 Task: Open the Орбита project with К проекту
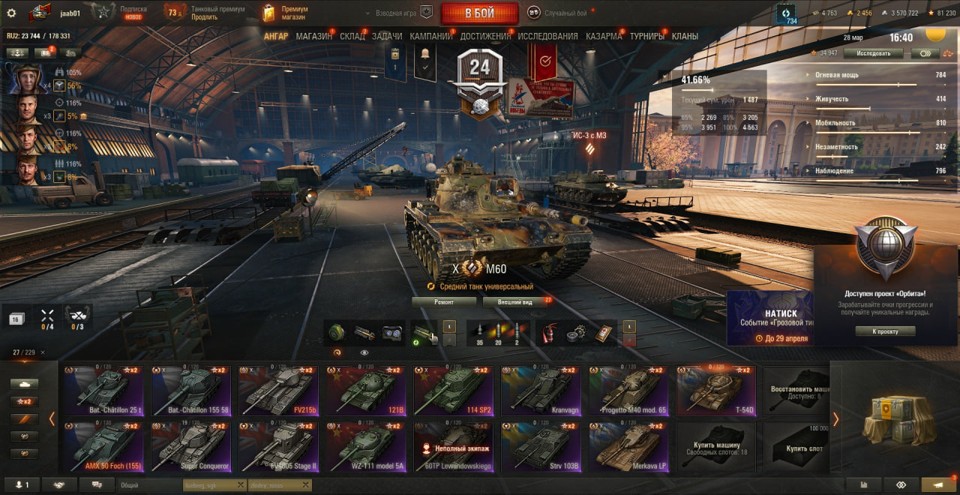click(885, 331)
